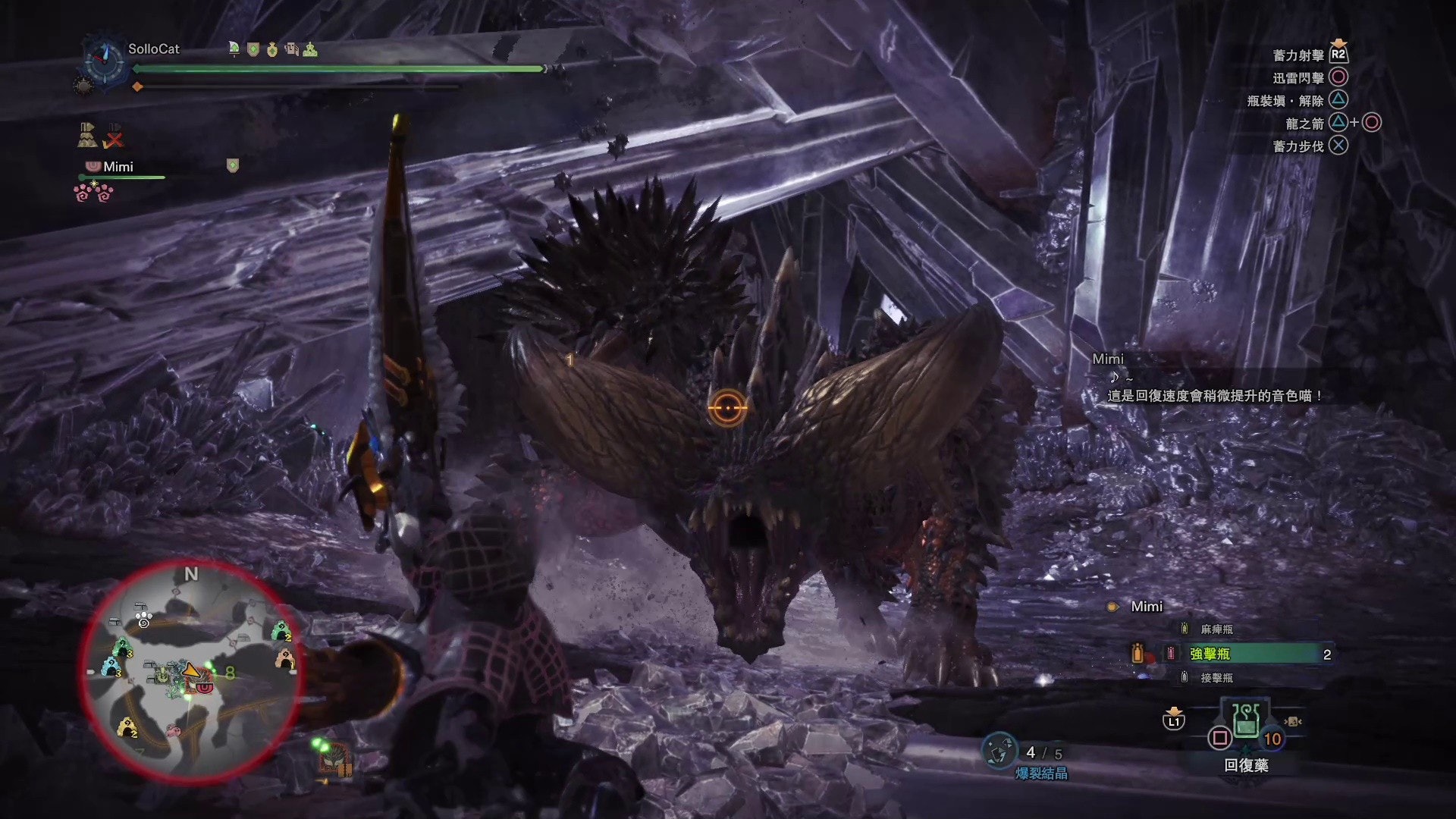The height and width of the screenshot is (819, 1456).
Task: Click Mimi's Palico face icon on the left
Action: click(93, 166)
